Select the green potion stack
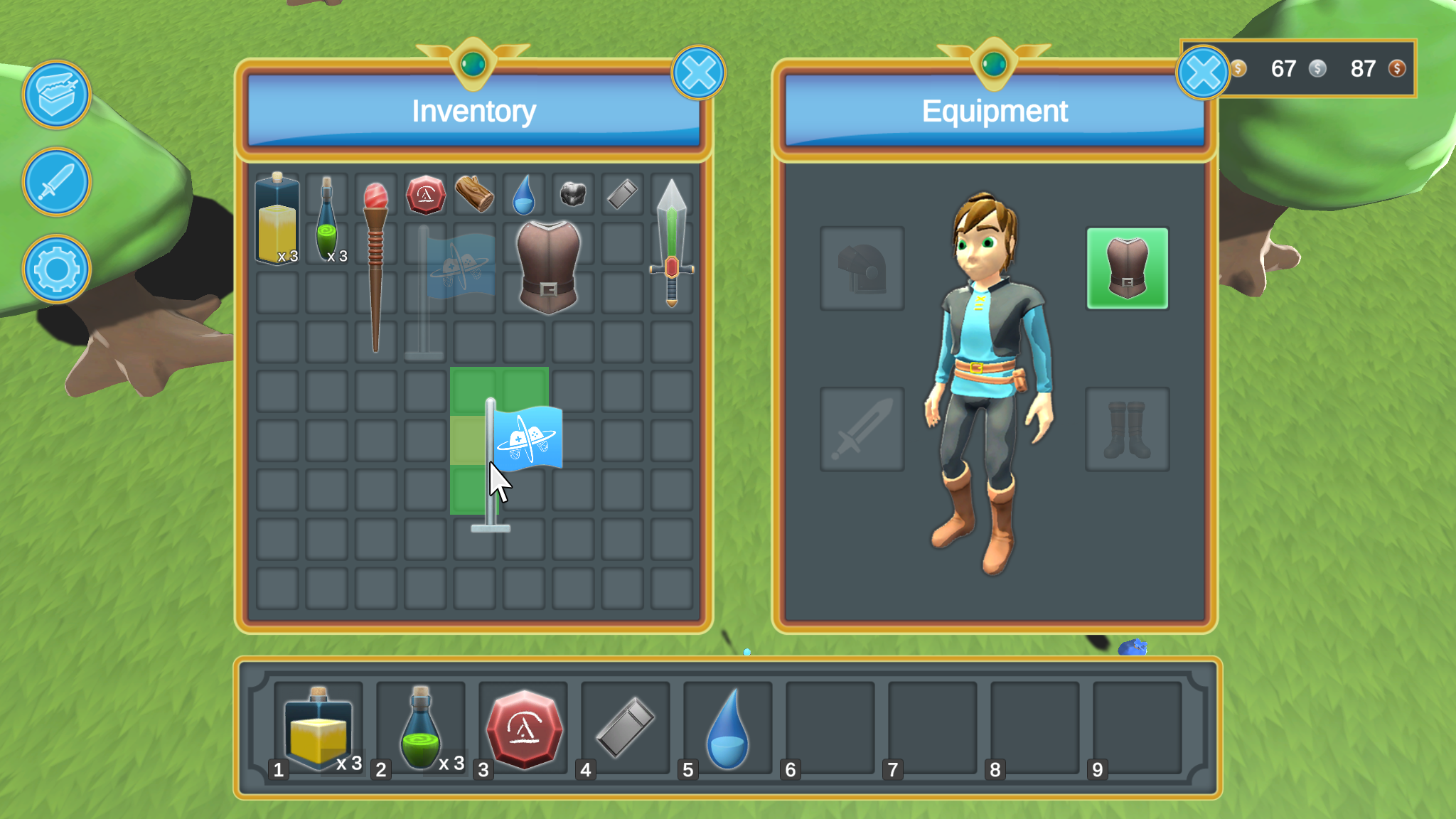Image resolution: width=1456 pixels, height=819 pixels. tap(326, 220)
